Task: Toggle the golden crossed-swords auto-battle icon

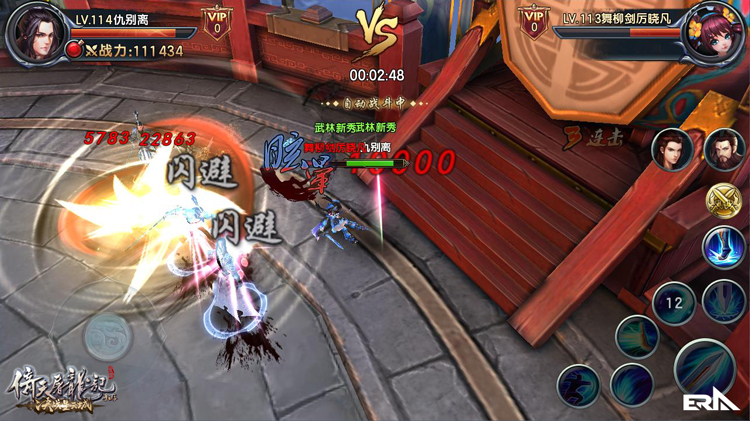Action: (x=722, y=200)
